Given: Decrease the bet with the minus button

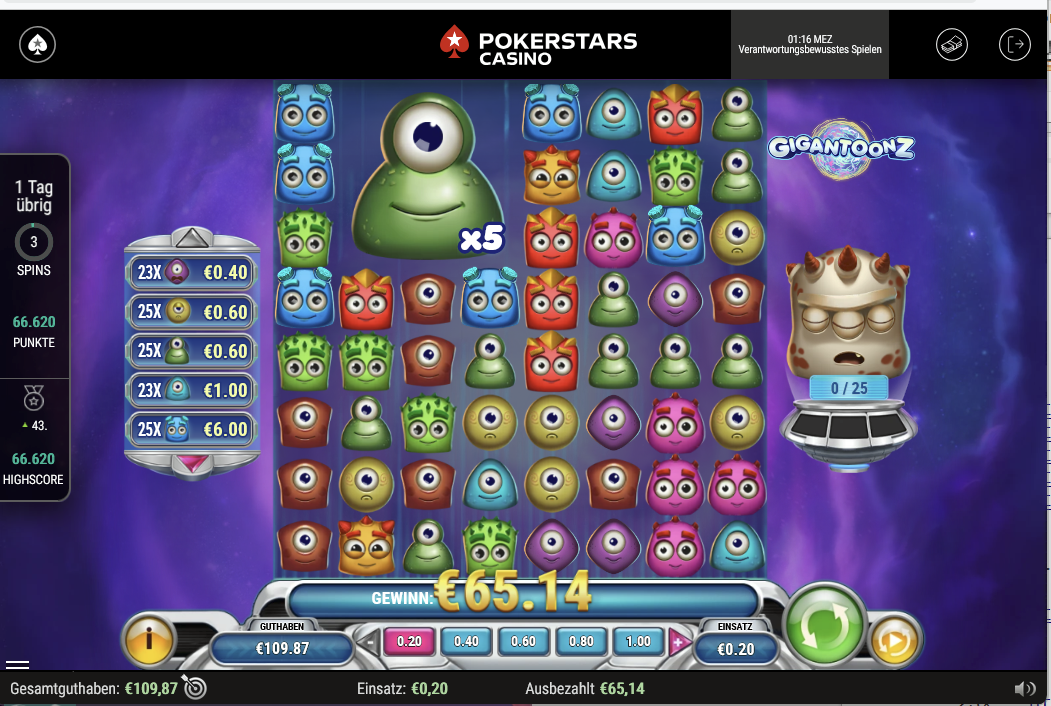Looking at the screenshot, I should pos(371,642).
